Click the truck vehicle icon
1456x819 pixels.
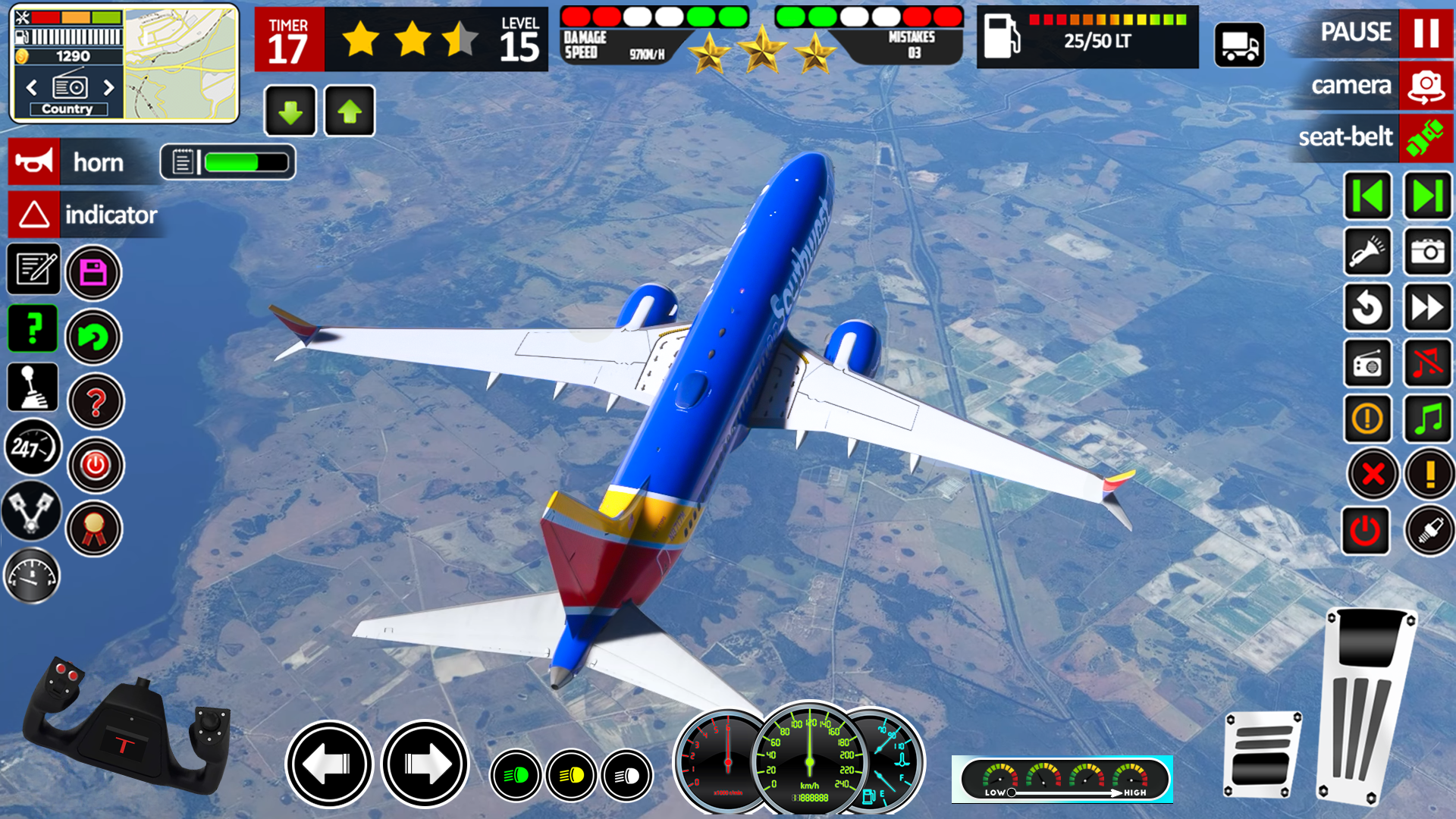pos(1239,45)
